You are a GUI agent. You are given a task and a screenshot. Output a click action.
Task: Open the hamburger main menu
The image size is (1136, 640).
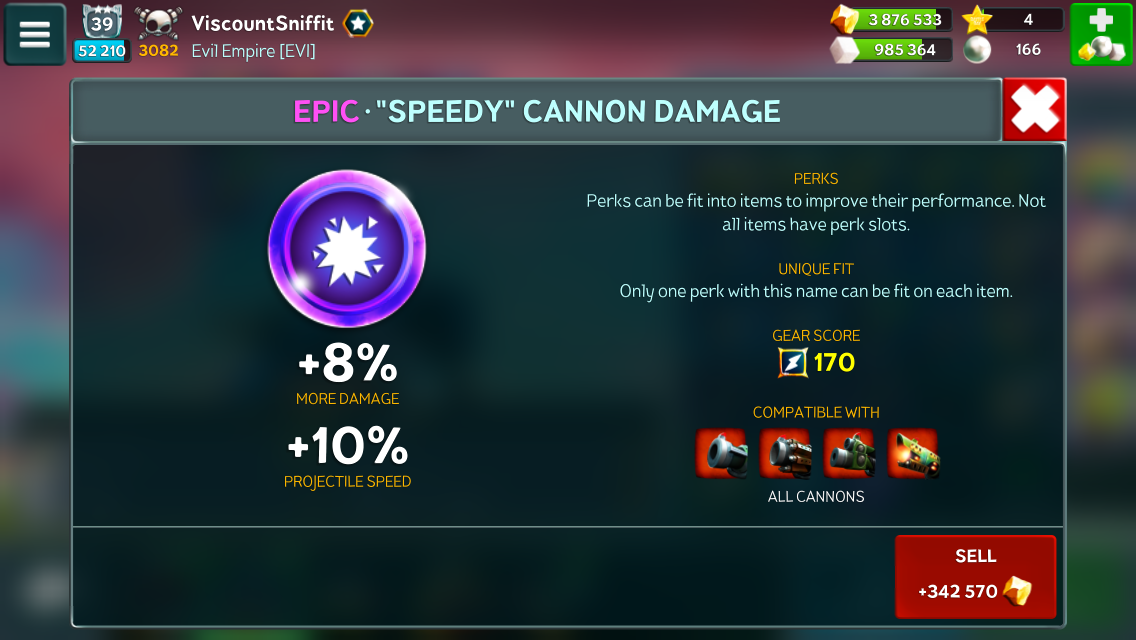(35, 34)
